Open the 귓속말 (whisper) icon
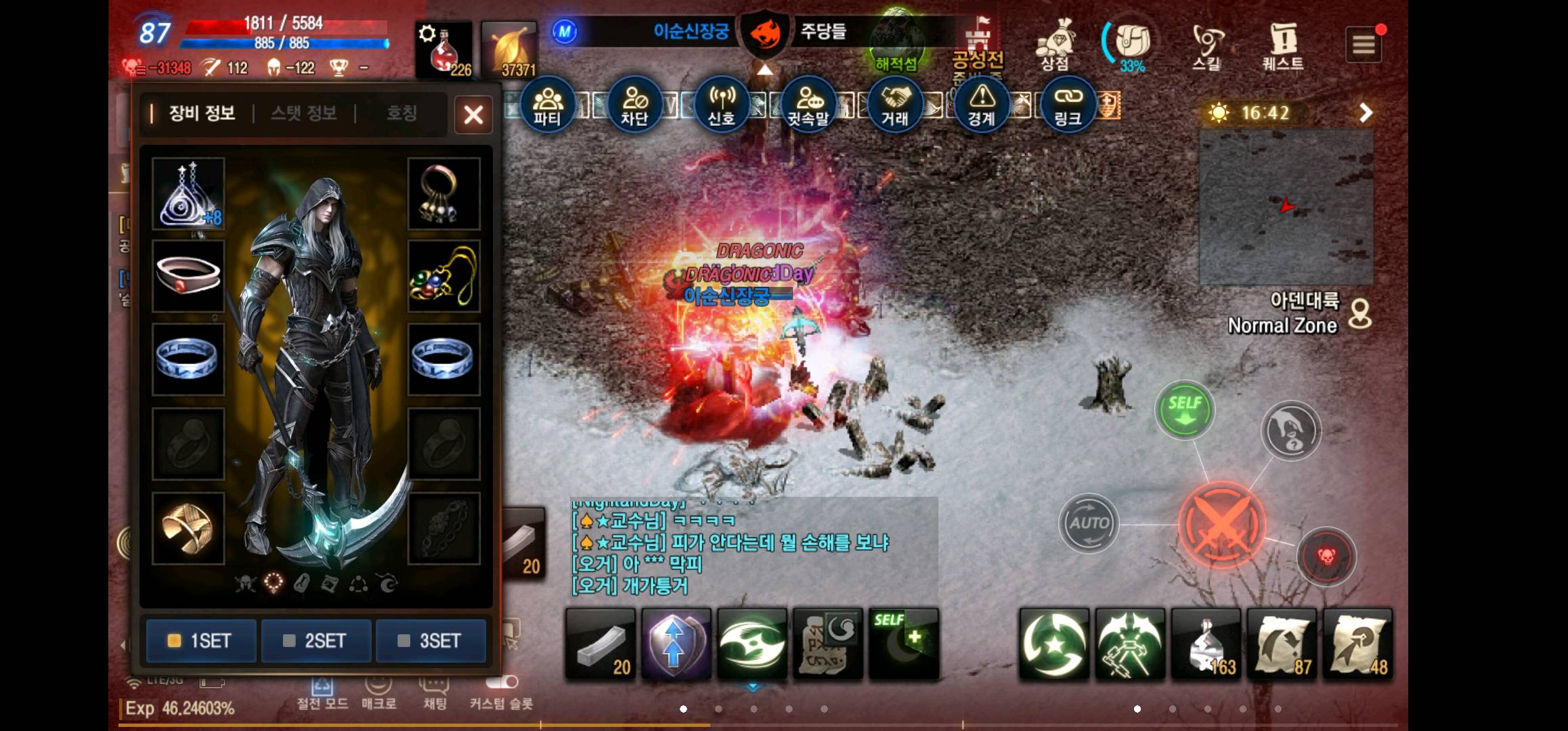Viewport: 1568px width, 731px height. (809, 103)
